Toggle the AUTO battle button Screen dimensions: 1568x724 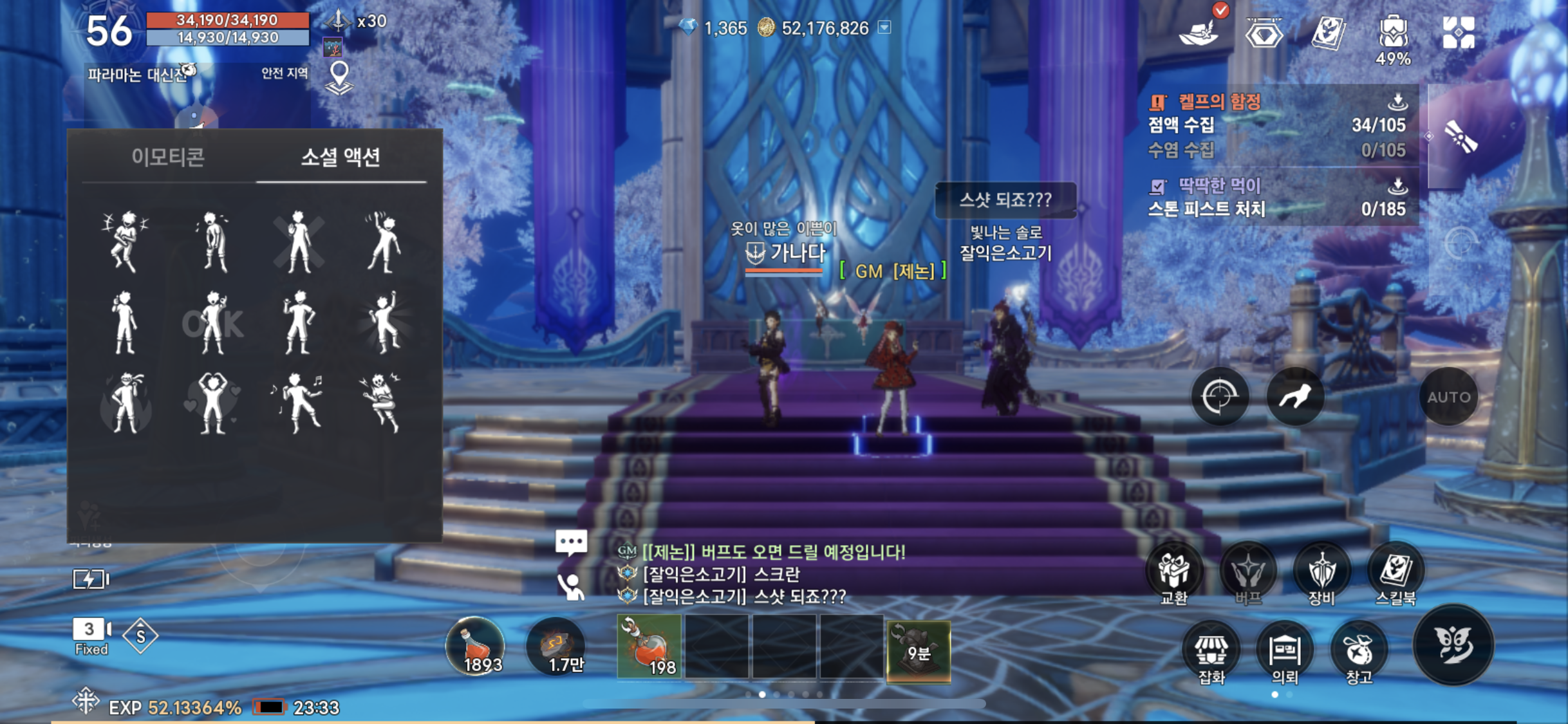(x=1448, y=396)
